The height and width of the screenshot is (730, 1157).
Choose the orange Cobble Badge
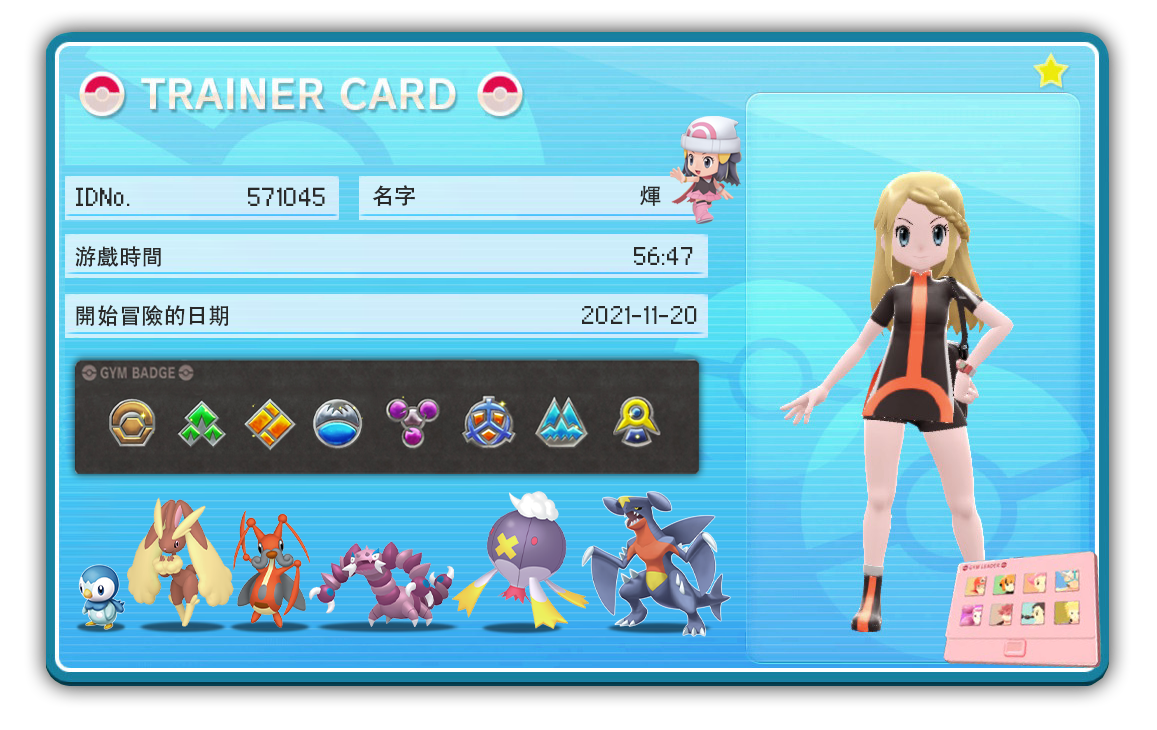click(x=270, y=424)
